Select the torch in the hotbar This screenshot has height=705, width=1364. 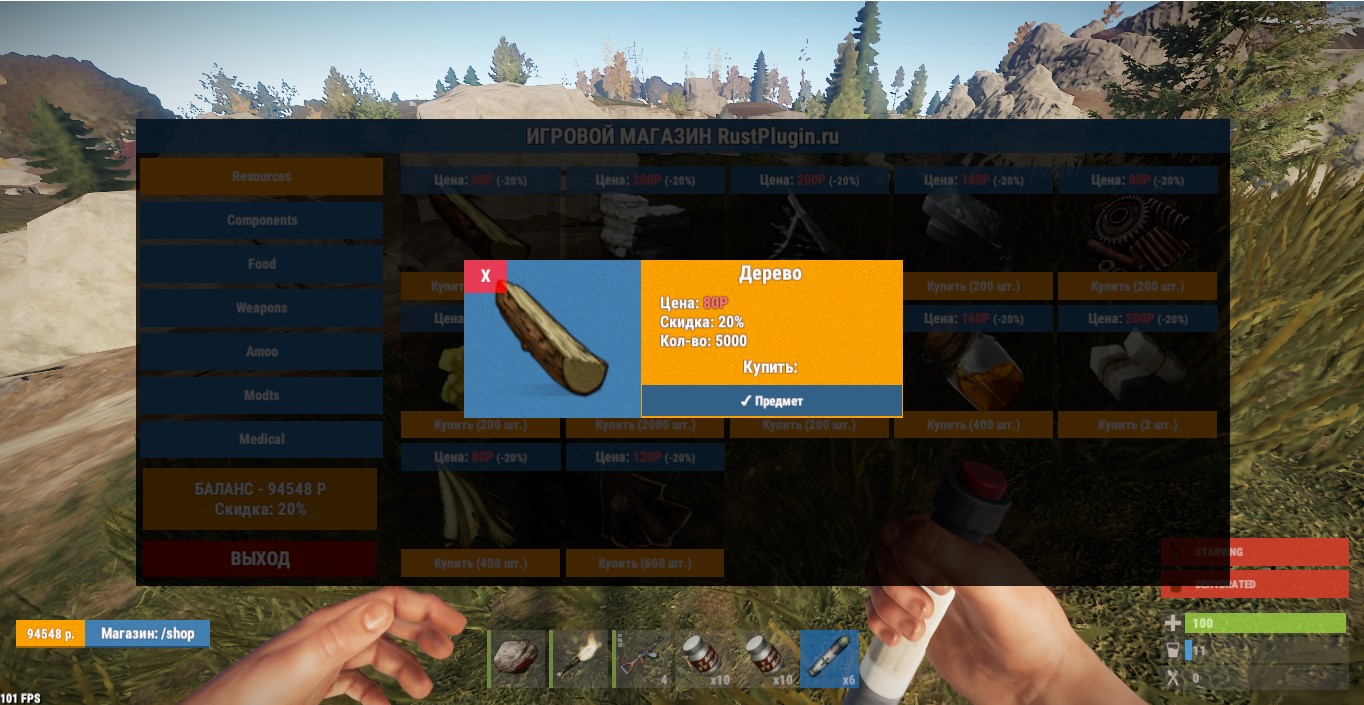(580, 659)
